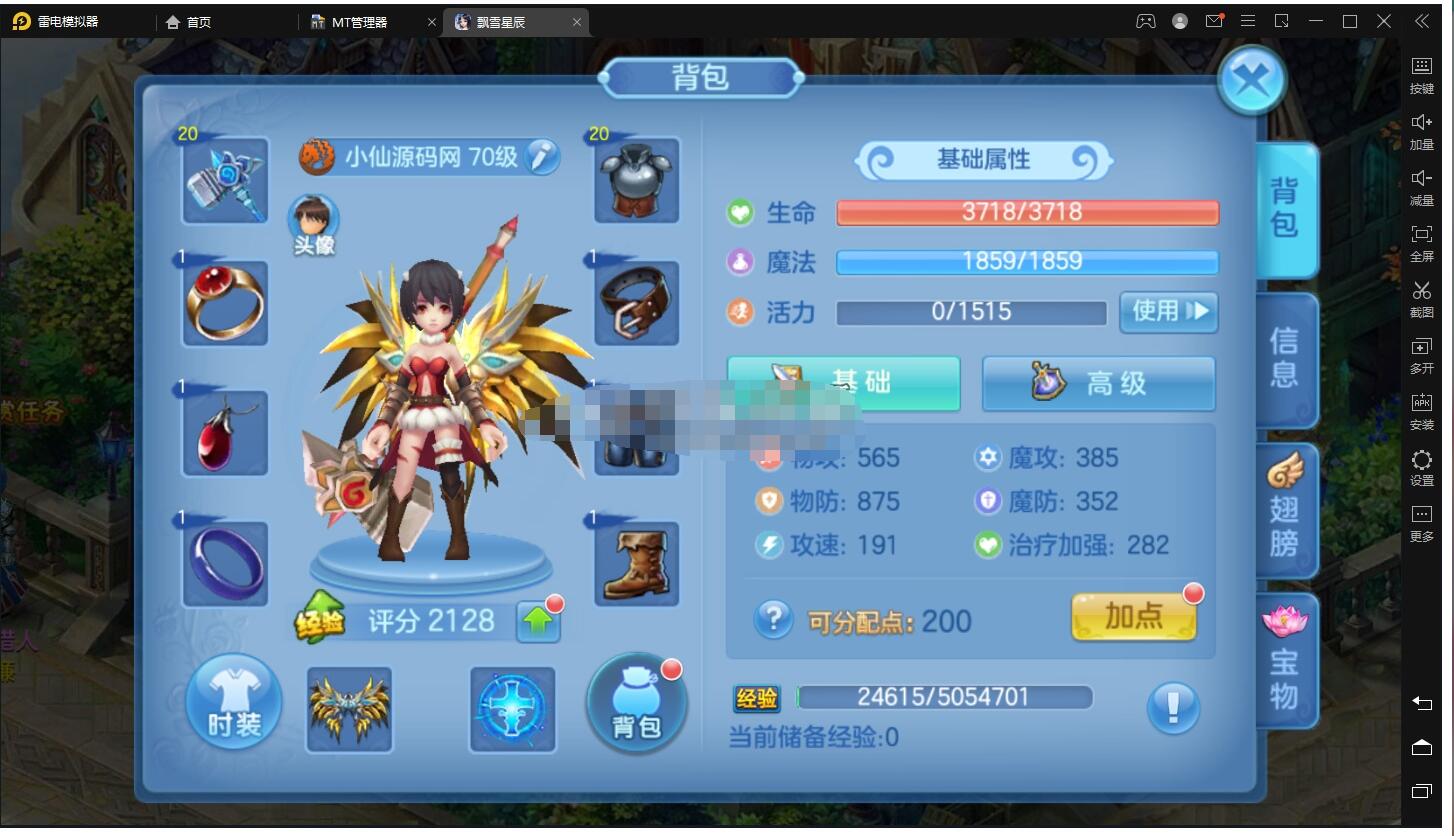Switch to the 翅膀 wings panel tab
The image size is (1454, 836).
1286,508
